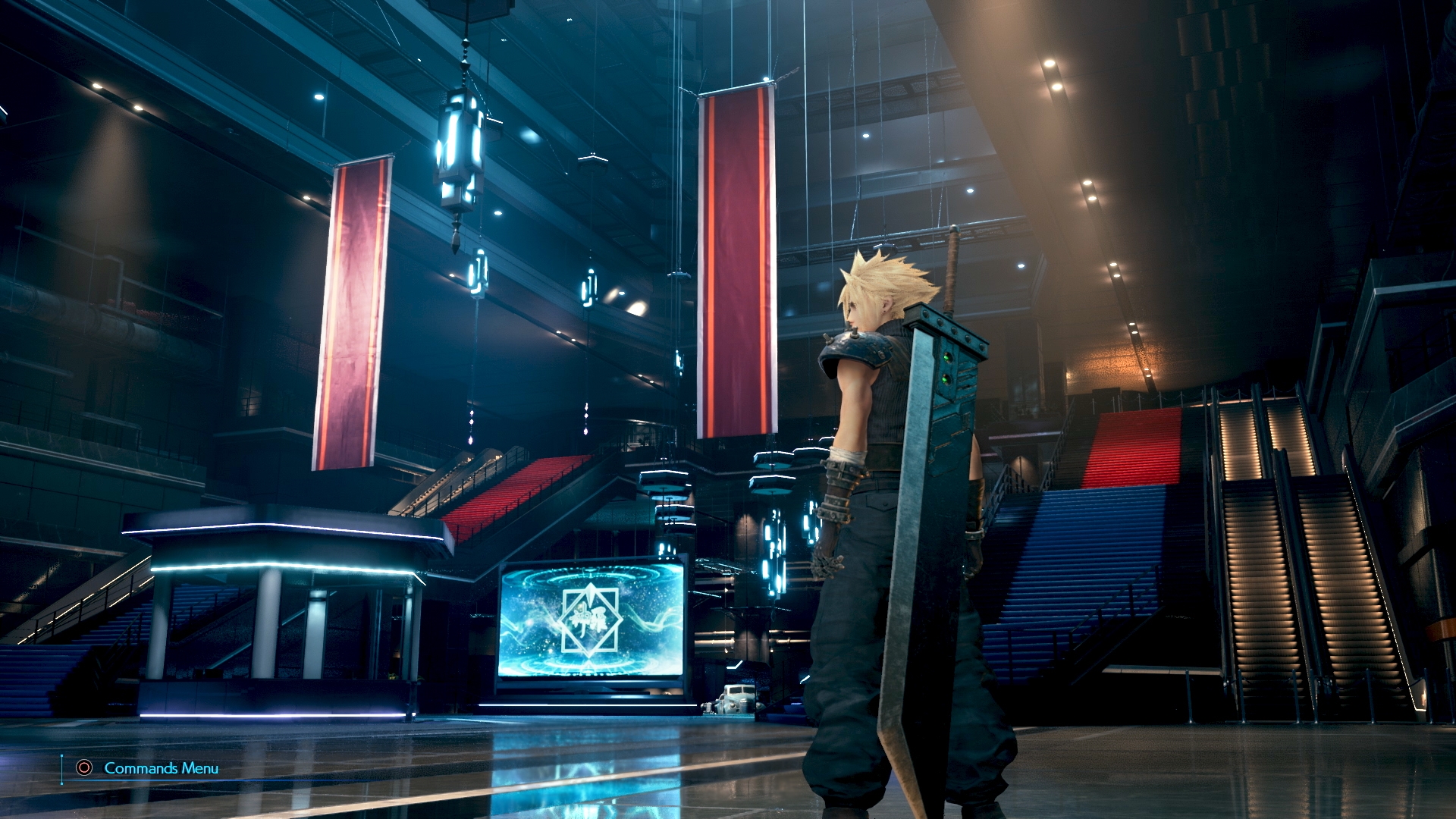Expand the Commands Menu prompt bar
Image resolution: width=1456 pixels, height=819 pixels.
(x=159, y=768)
